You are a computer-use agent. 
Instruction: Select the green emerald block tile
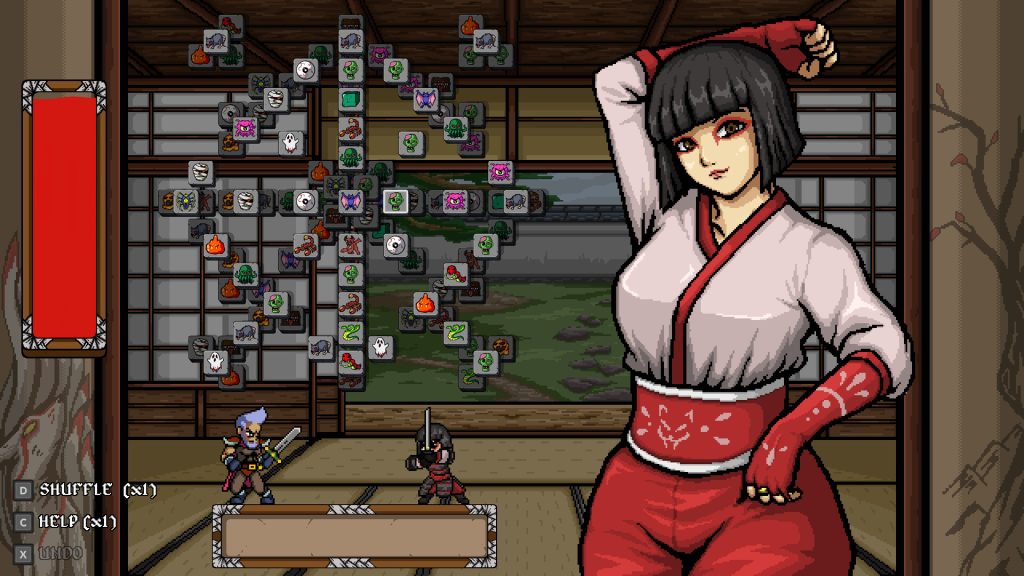(x=349, y=99)
